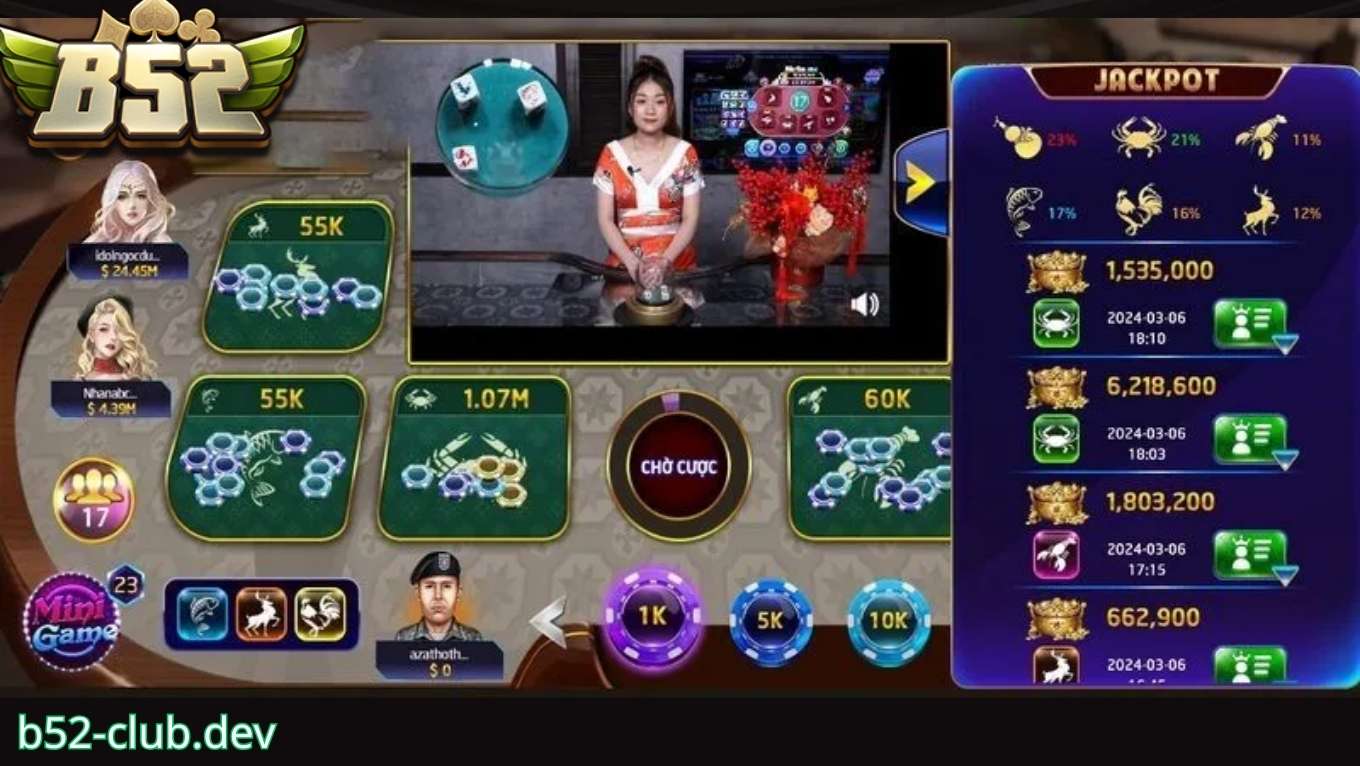The image size is (1360, 766).
Task: Select the deer quick-bet shortcut icon
Action: click(261, 614)
